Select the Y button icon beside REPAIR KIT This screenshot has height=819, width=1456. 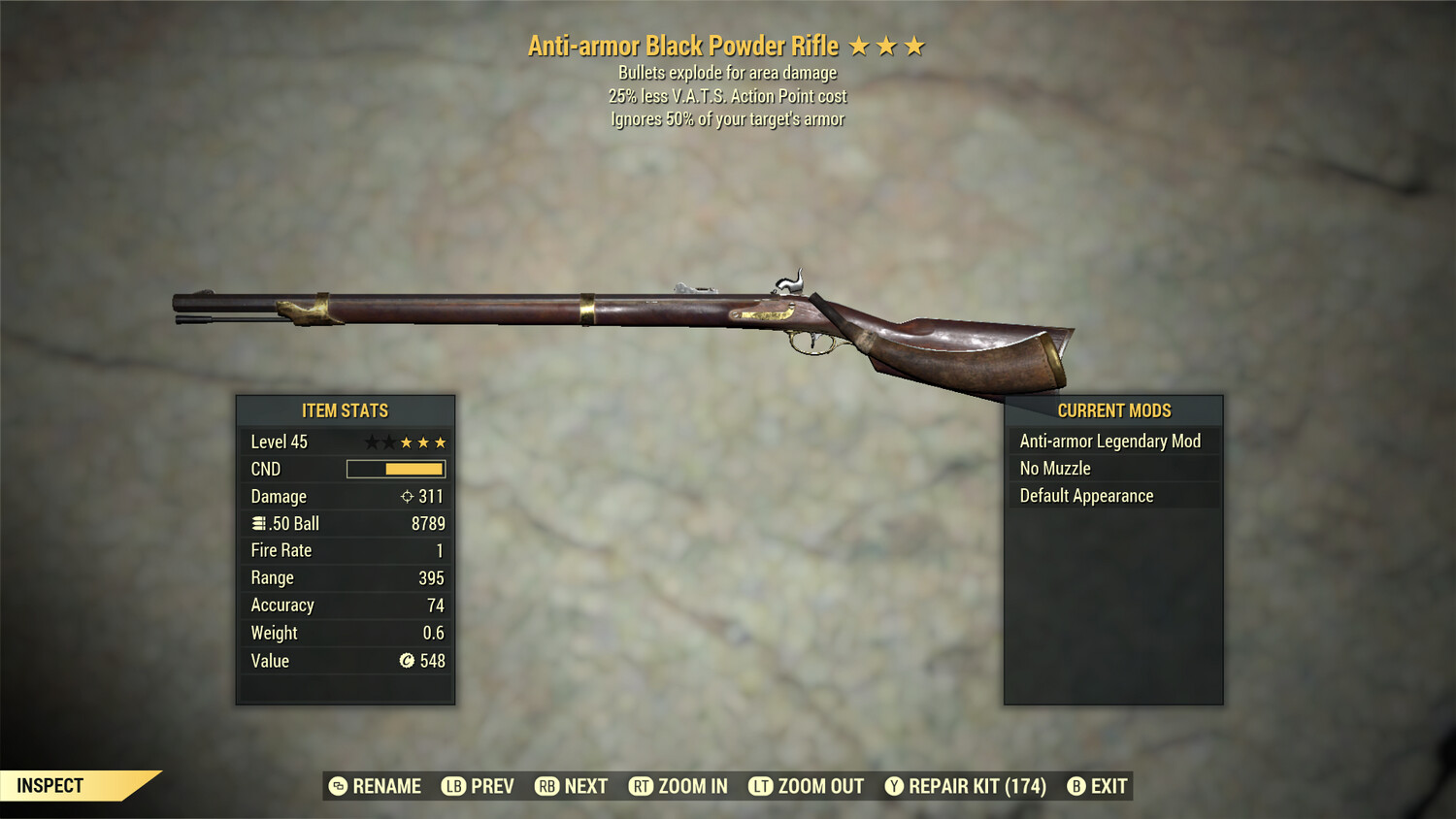[x=894, y=786]
